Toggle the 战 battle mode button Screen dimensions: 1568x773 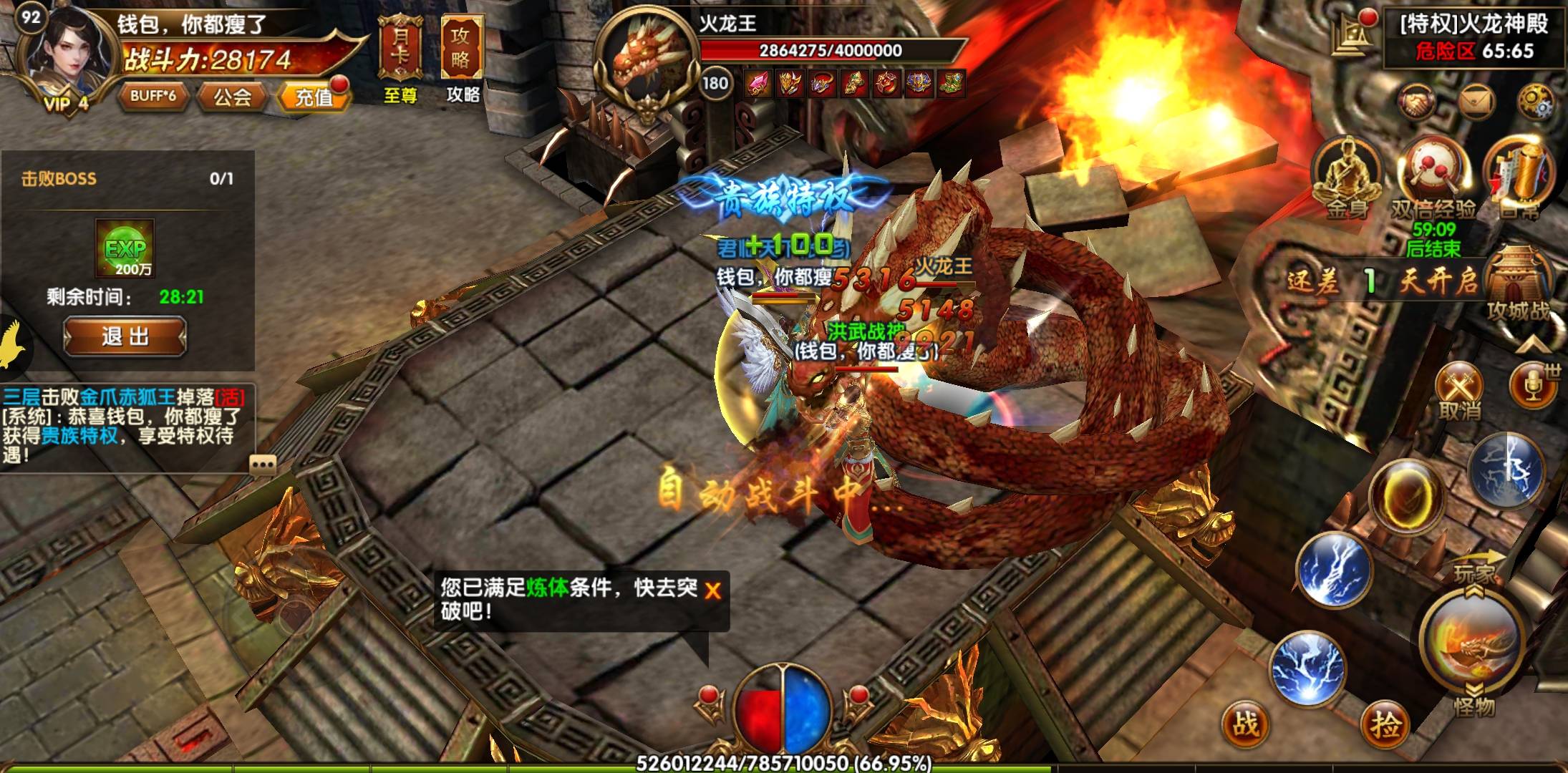pyautogui.click(x=1247, y=723)
